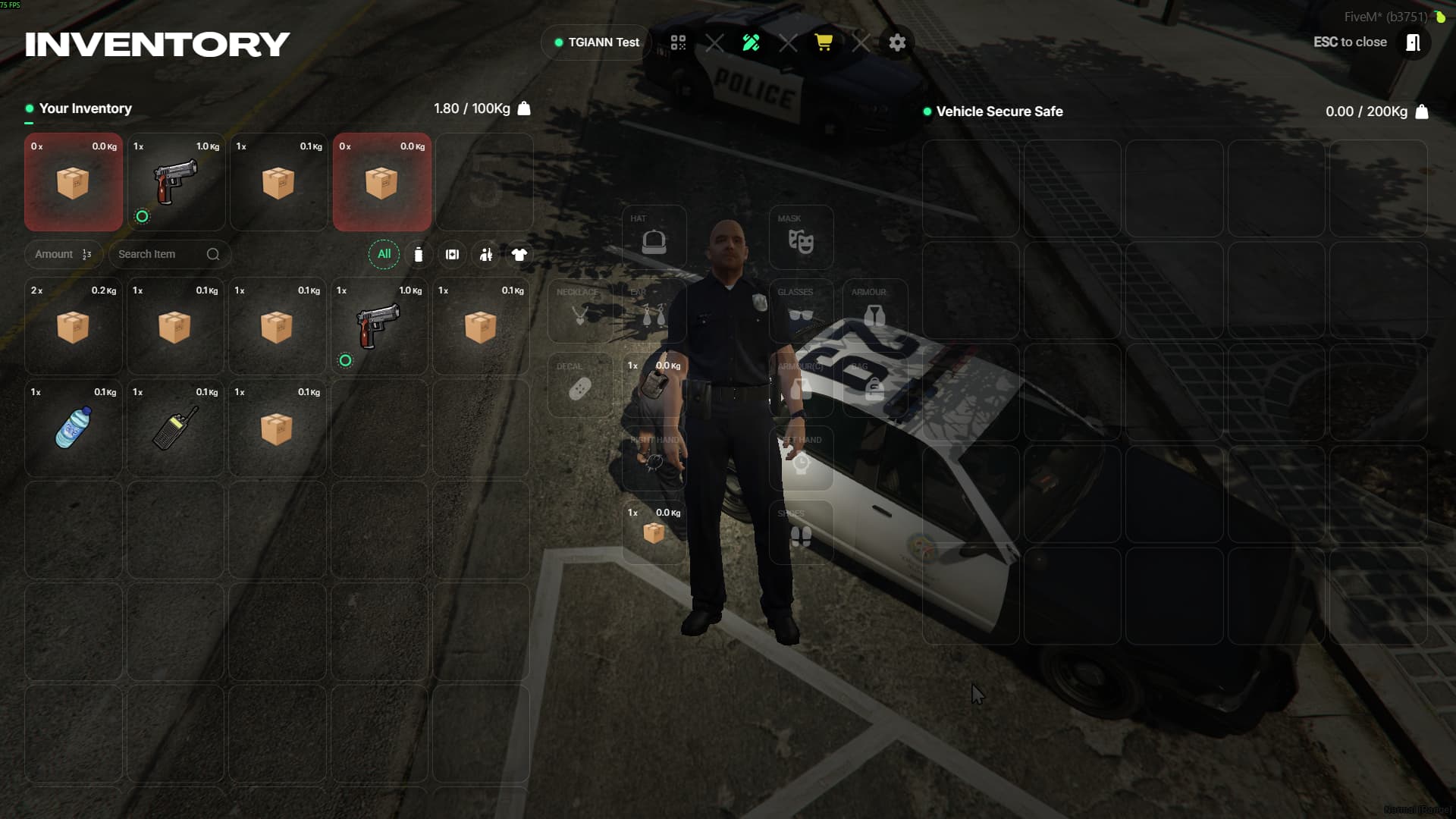1456x819 pixels.
Task: Open the Glasses equipment slot
Action: tap(801, 311)
